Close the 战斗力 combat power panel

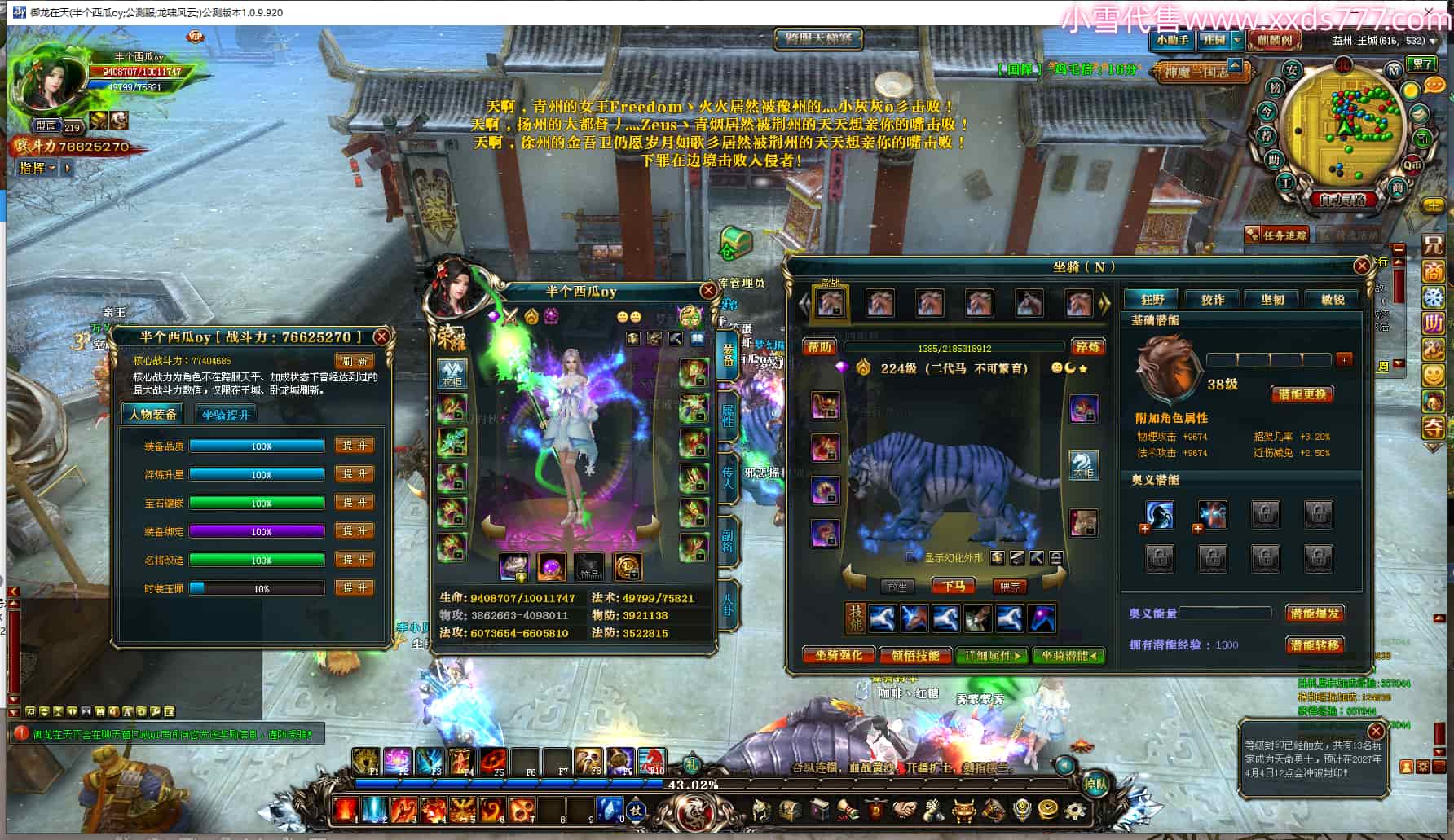click(x=381, y=336)
